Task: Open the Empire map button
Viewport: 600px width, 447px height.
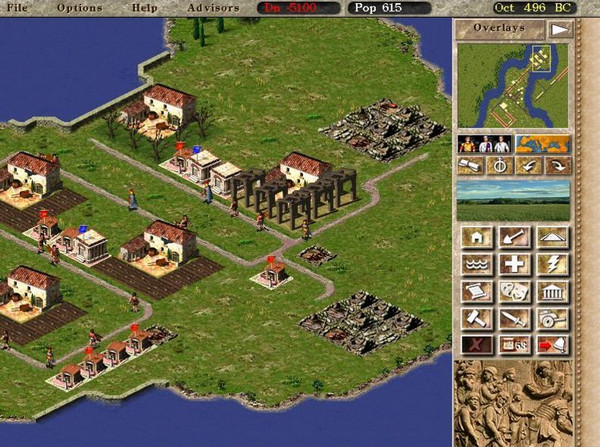Action: tap(542, 143)
